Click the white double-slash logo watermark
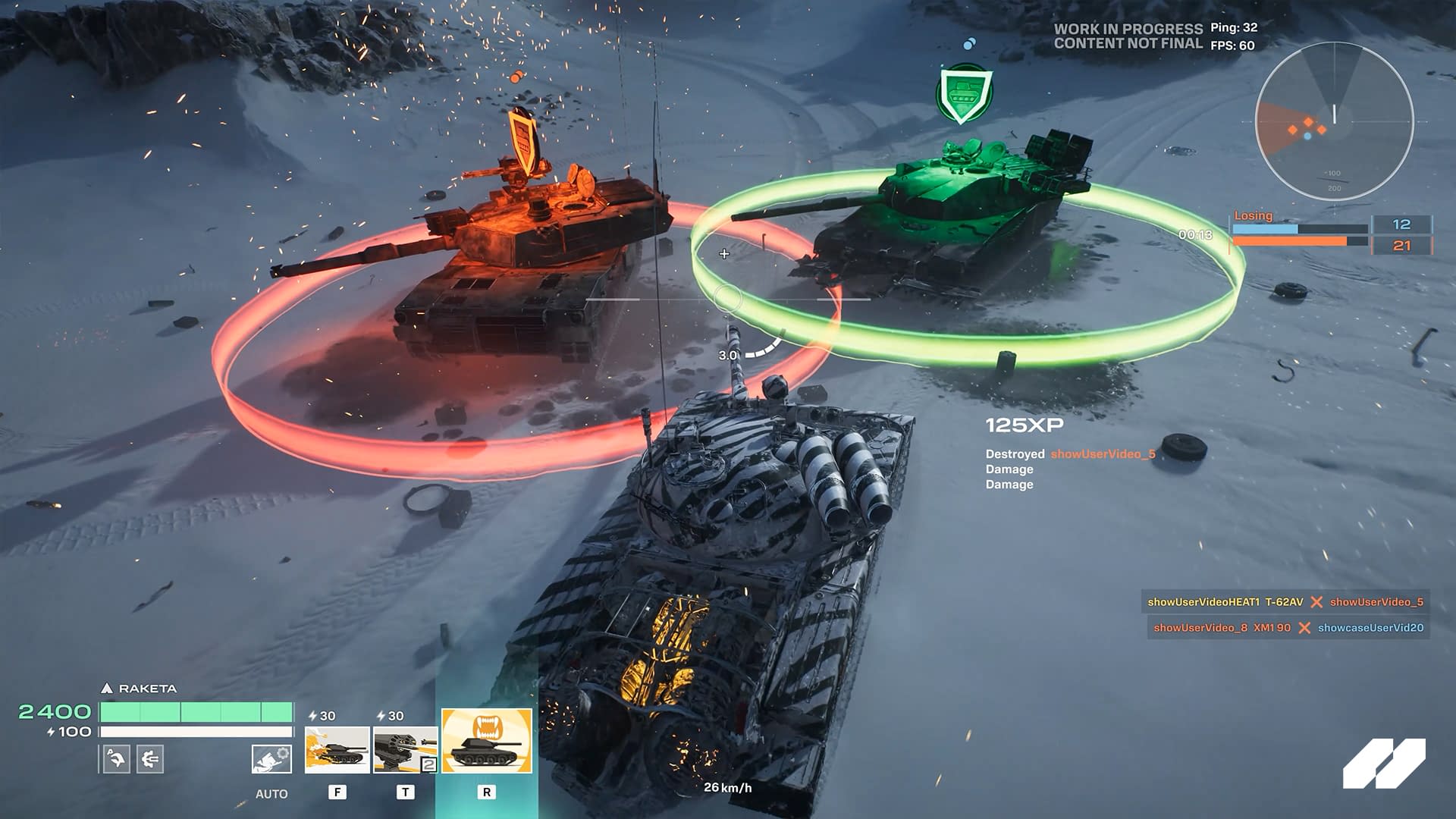The height and width of the screenshot is (819, 1456). (1384, 763)
